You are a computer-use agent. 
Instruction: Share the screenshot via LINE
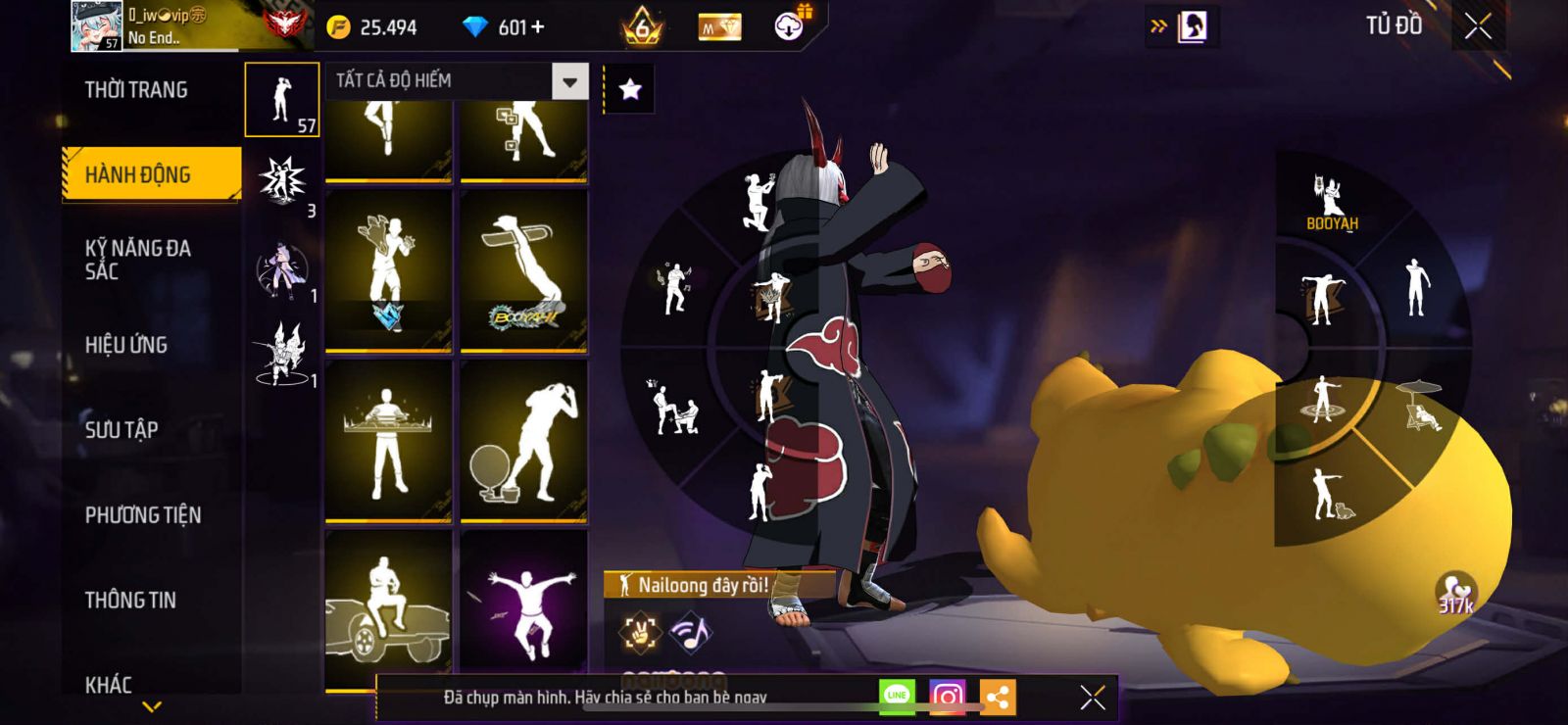pos(897,697)
